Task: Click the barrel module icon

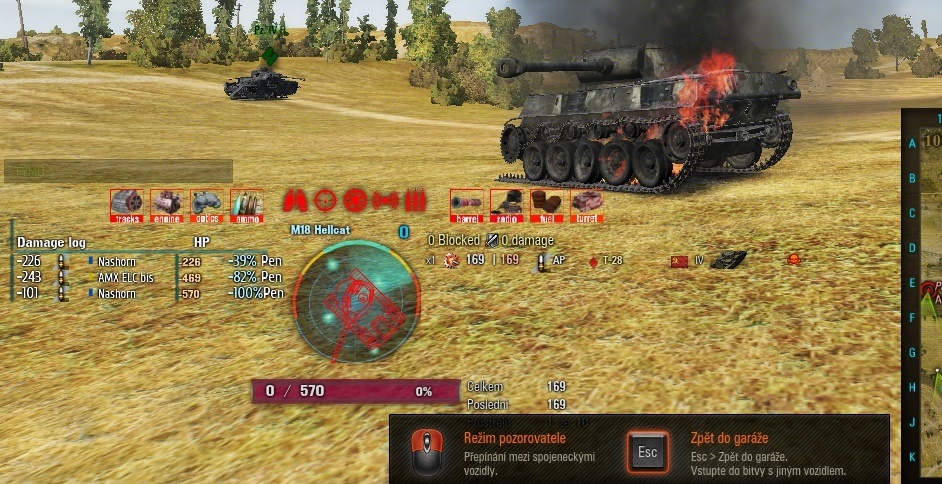Action: tap(466, 204)
